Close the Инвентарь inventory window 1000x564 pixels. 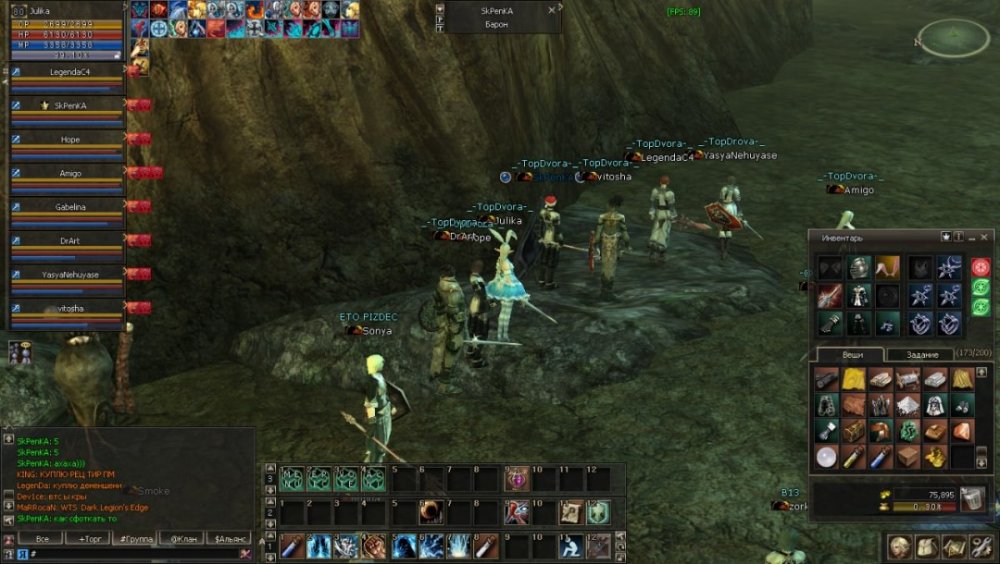(984, 237)
